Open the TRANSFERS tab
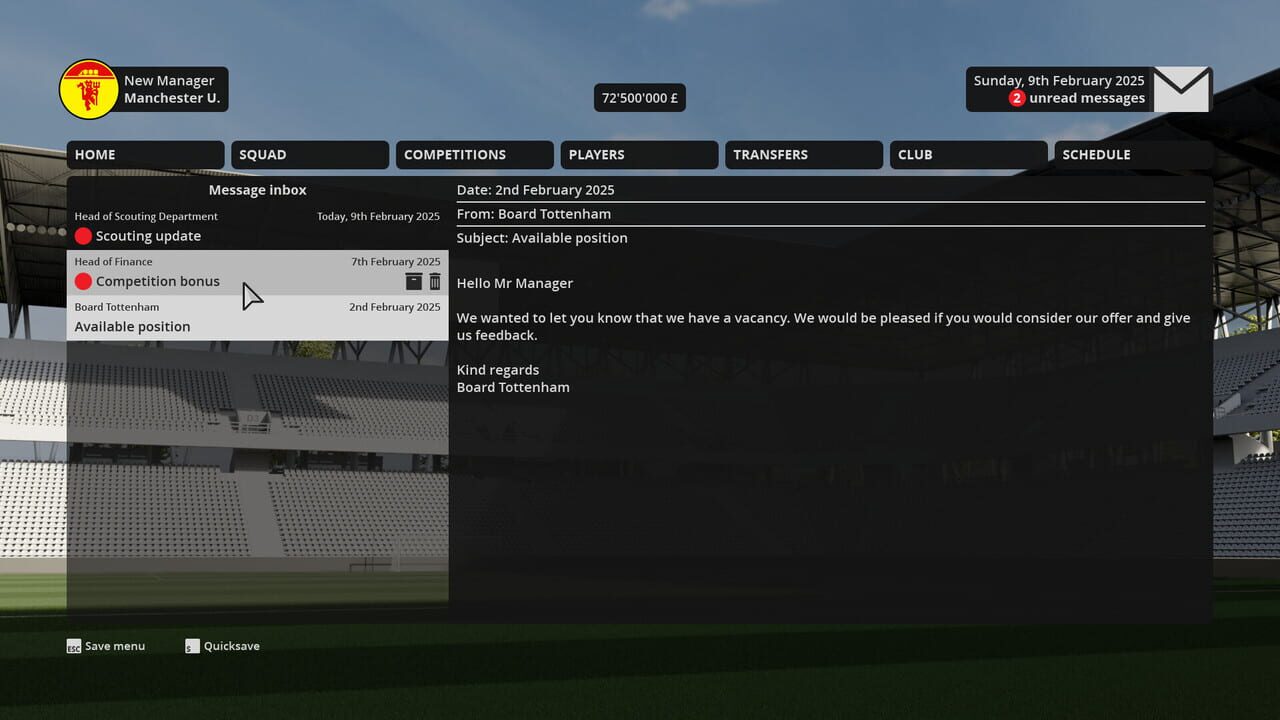This screenshot has width=1280, height=720. 803,154
